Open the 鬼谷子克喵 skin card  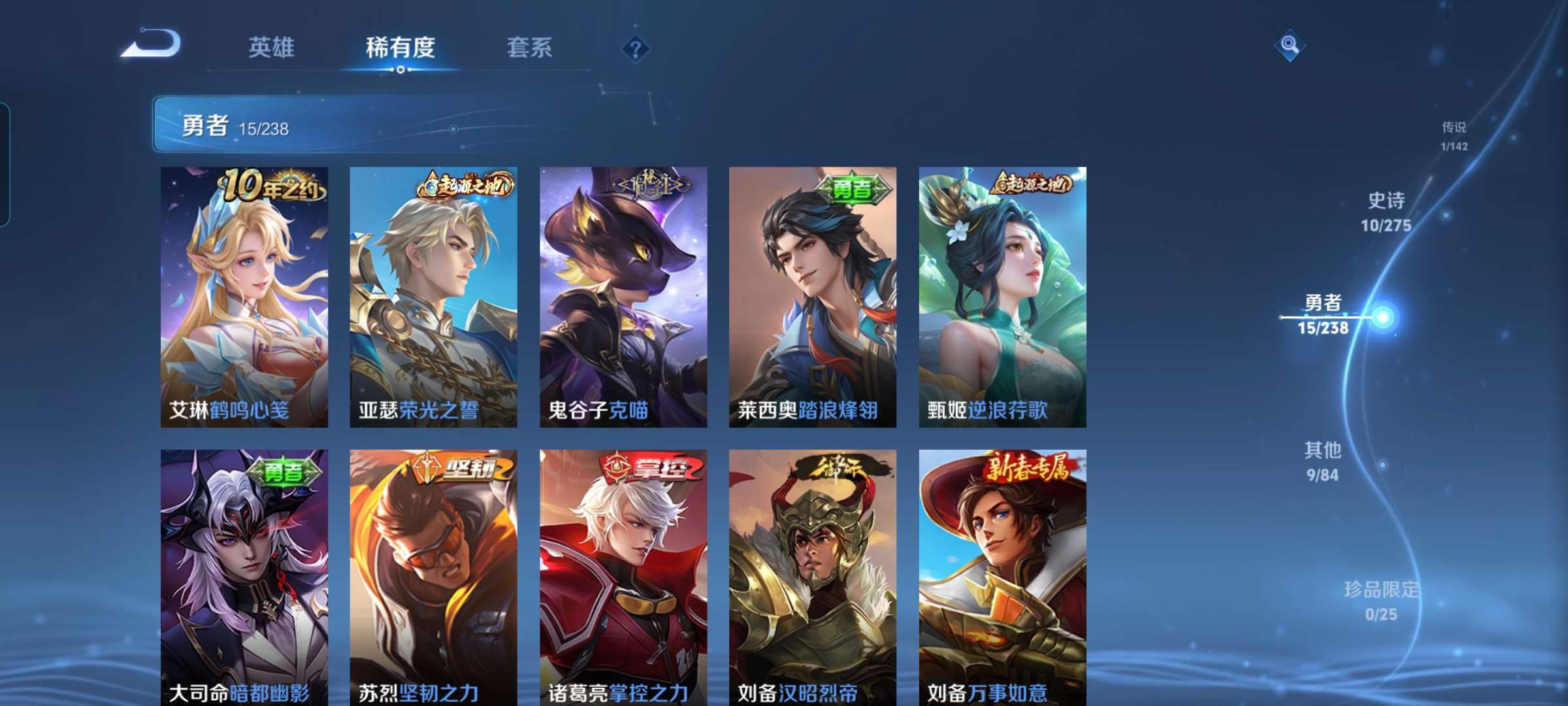coord(623,297)
